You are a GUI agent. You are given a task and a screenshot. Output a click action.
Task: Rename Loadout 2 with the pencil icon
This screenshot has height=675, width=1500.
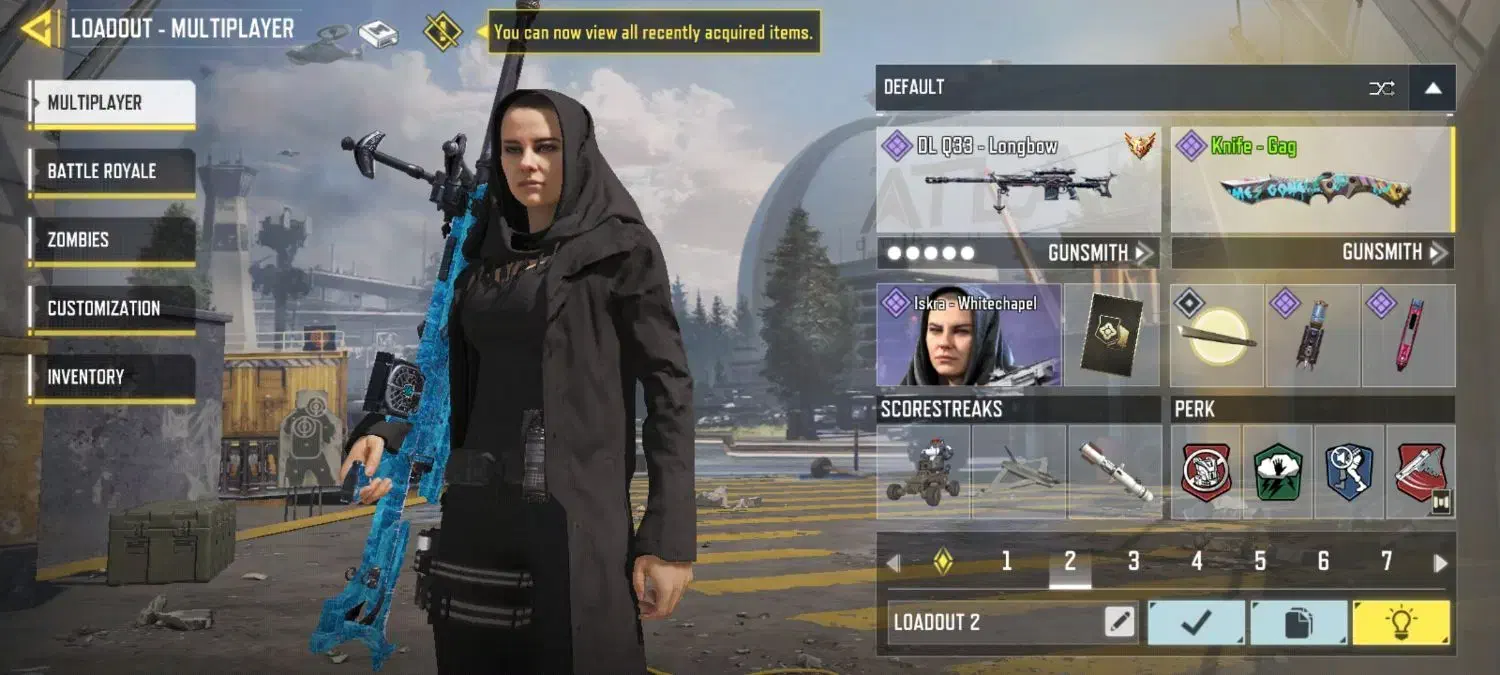coord(1120,622)
